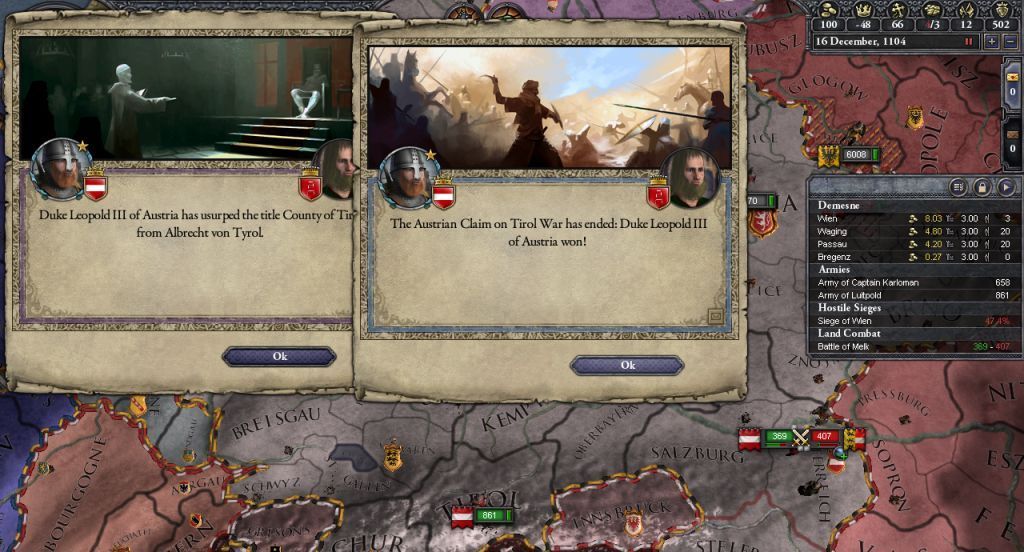This screenshot has height=552, width=1024.
Task: Click Duke Leopold III portrait in war-ended dialog
Action: [x=405, y=174]
